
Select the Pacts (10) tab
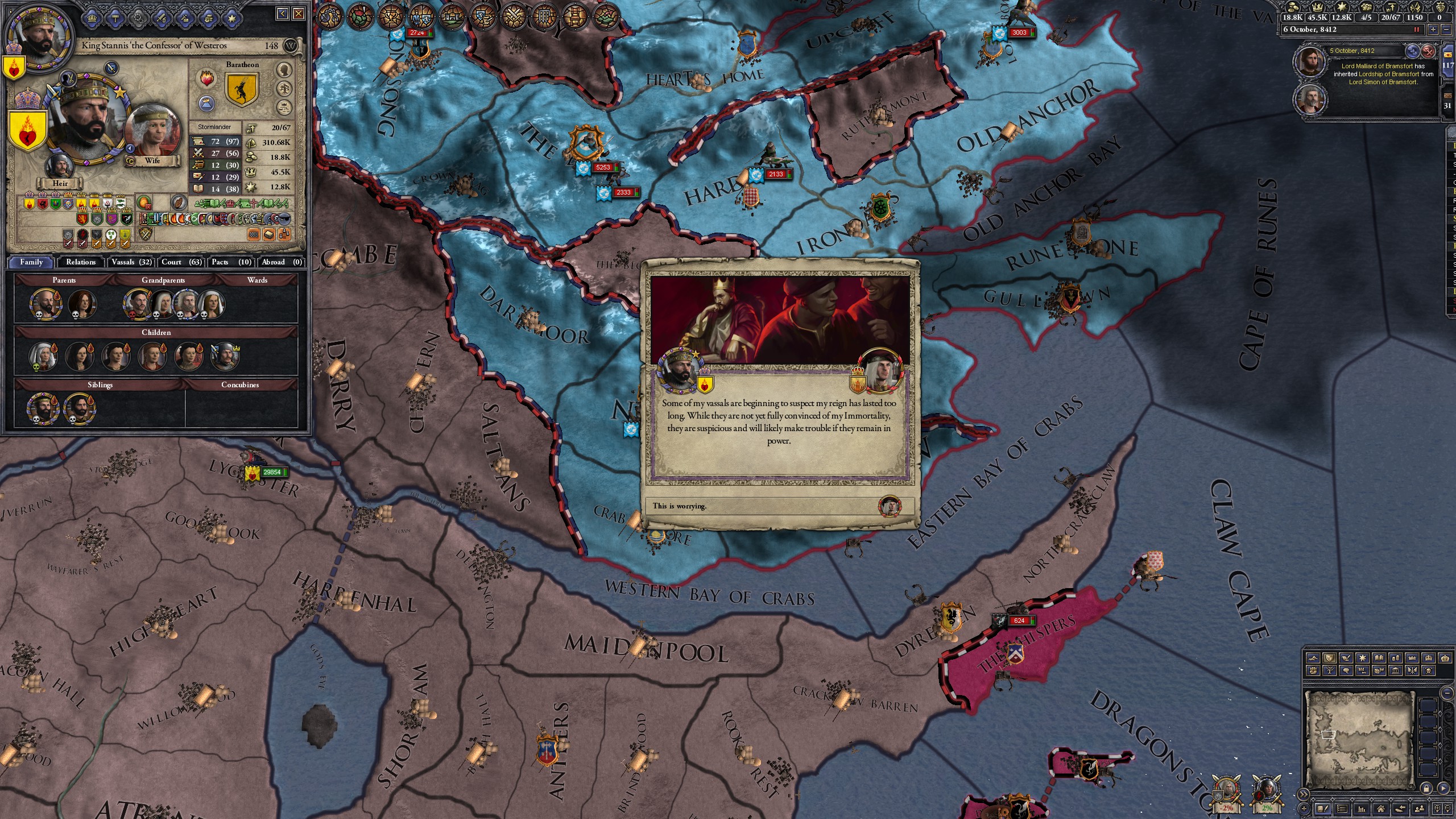pos(231,262)
